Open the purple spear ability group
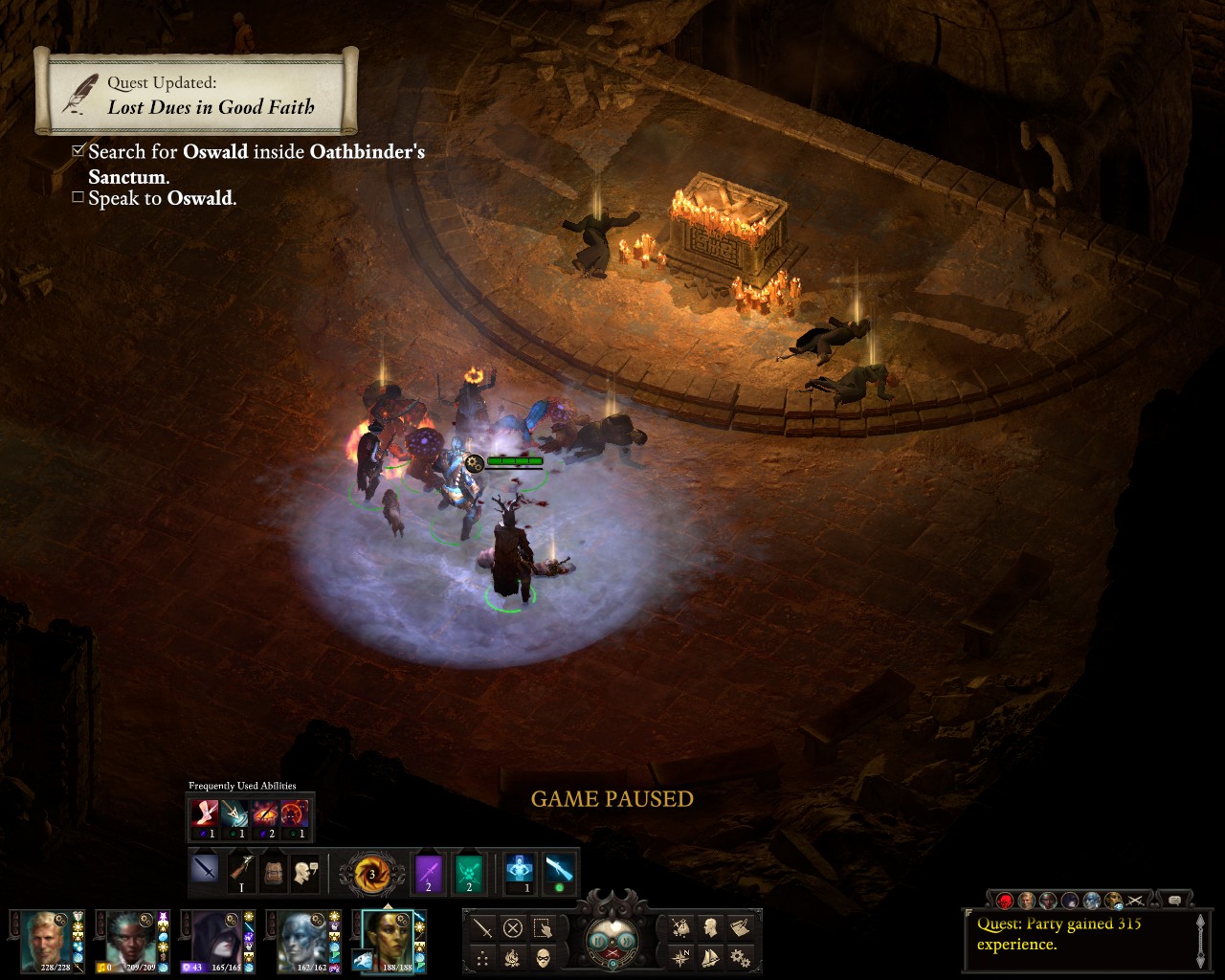Screen dimensions: 1225x980 (428, 871)
